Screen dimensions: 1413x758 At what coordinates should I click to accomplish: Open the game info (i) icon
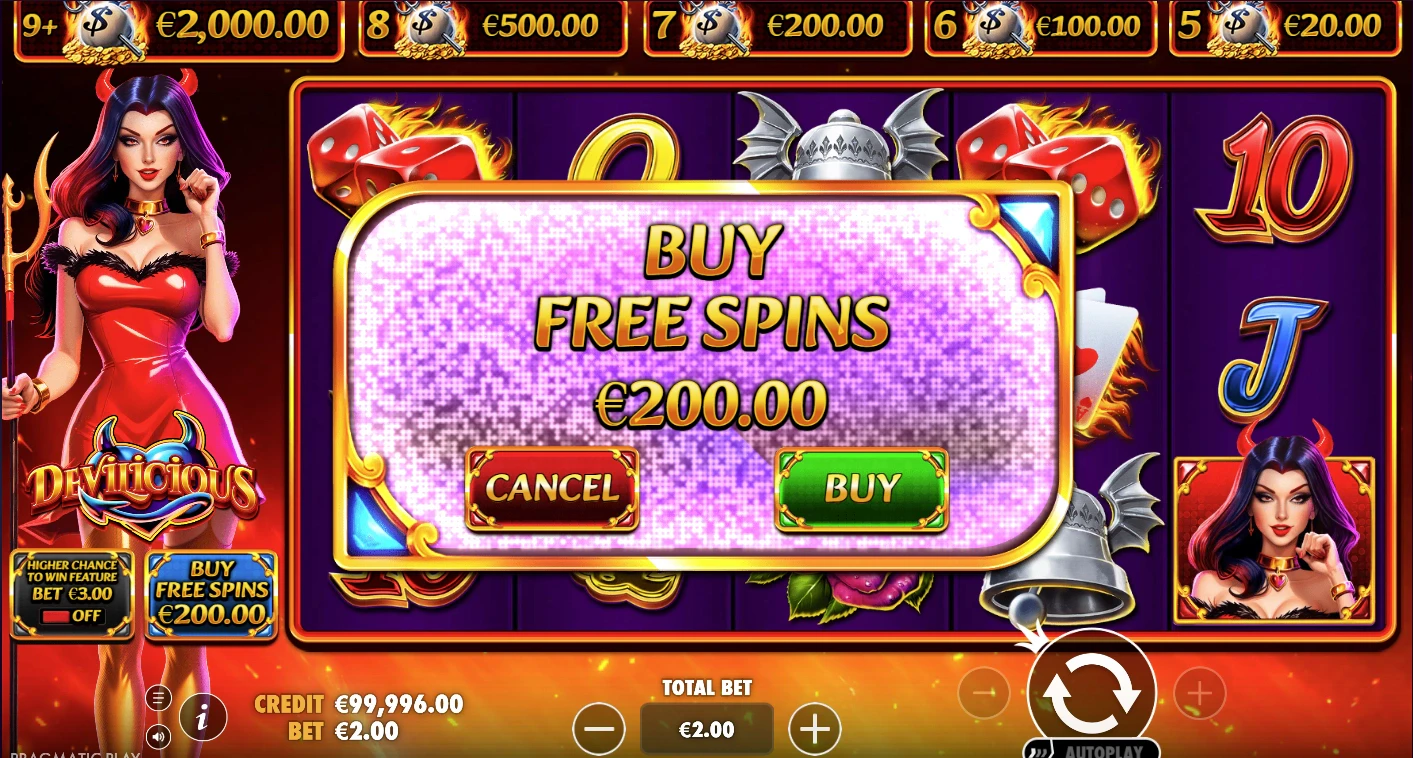click(203, 716)
